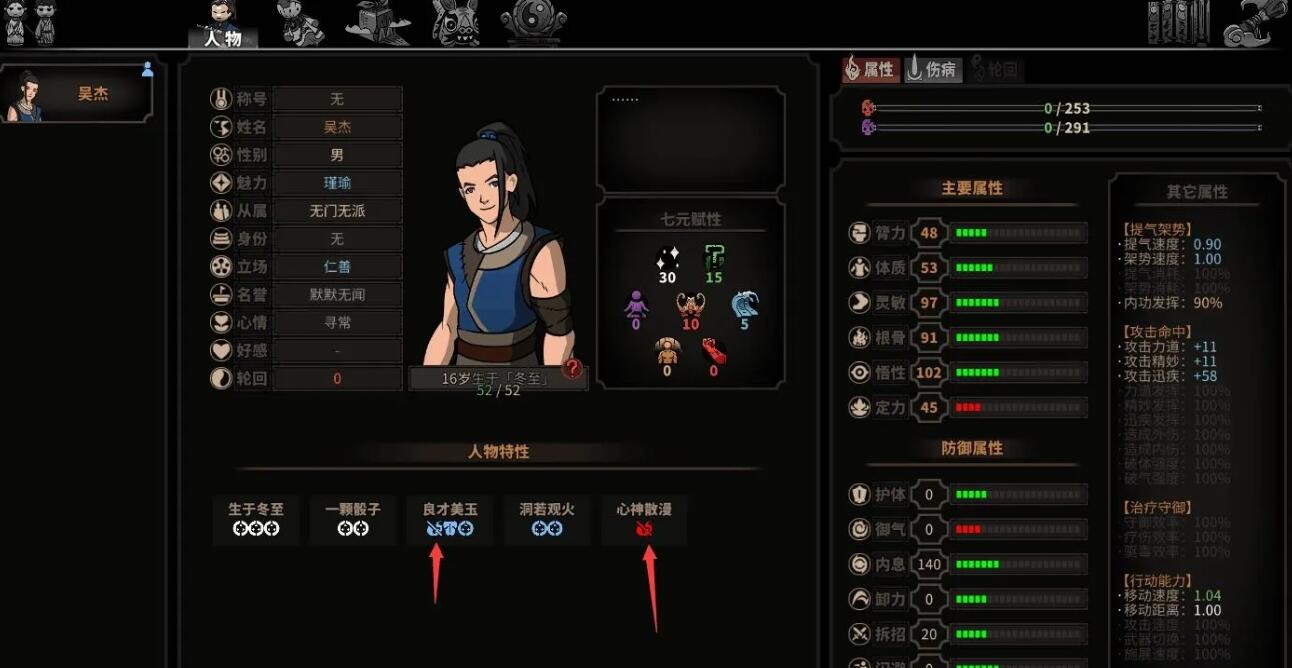Click the red question mark on portrait
1292x668 pixels.
pos(572,369)
